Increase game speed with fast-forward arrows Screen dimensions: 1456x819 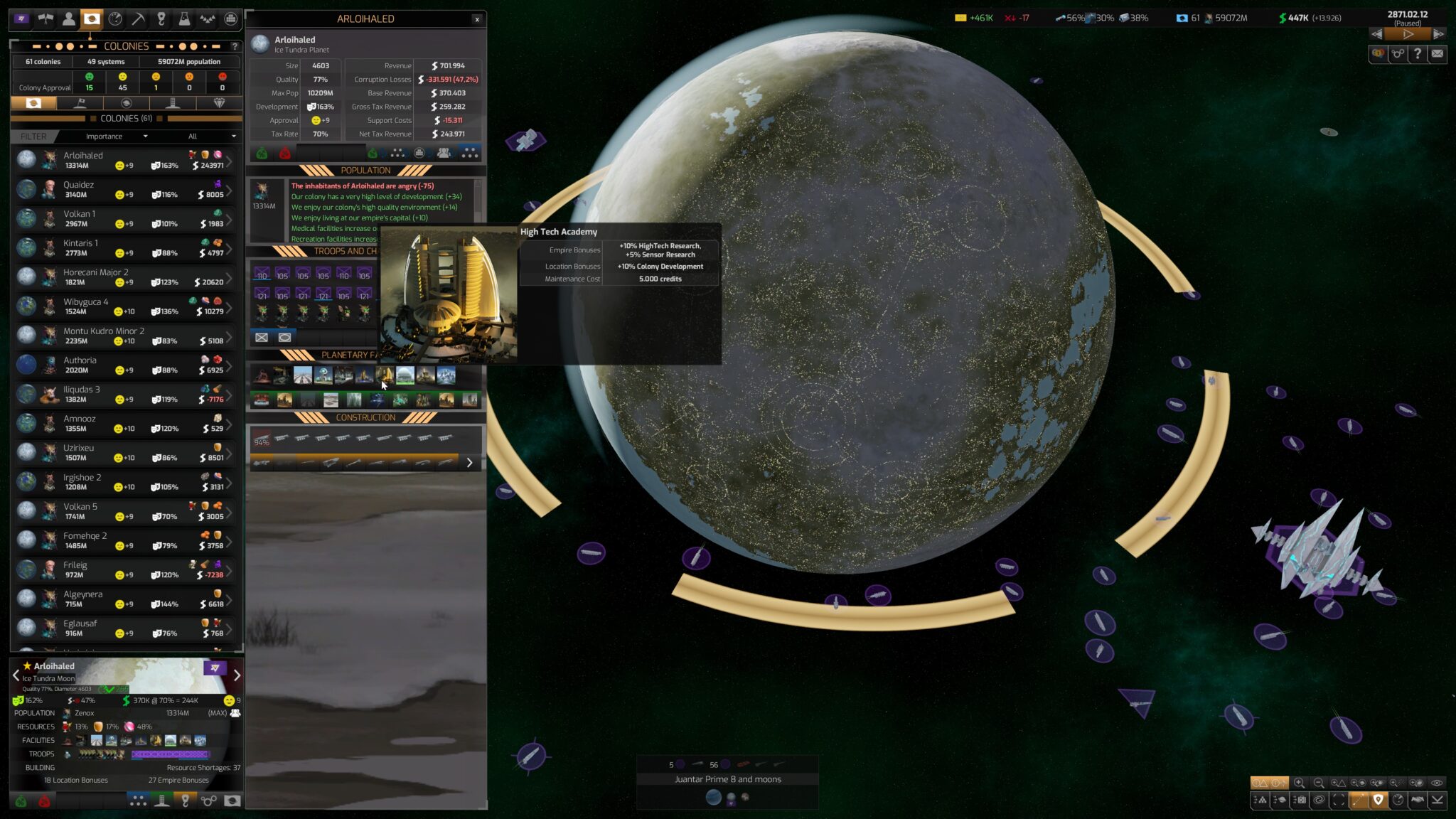[x=1438, y=34]
